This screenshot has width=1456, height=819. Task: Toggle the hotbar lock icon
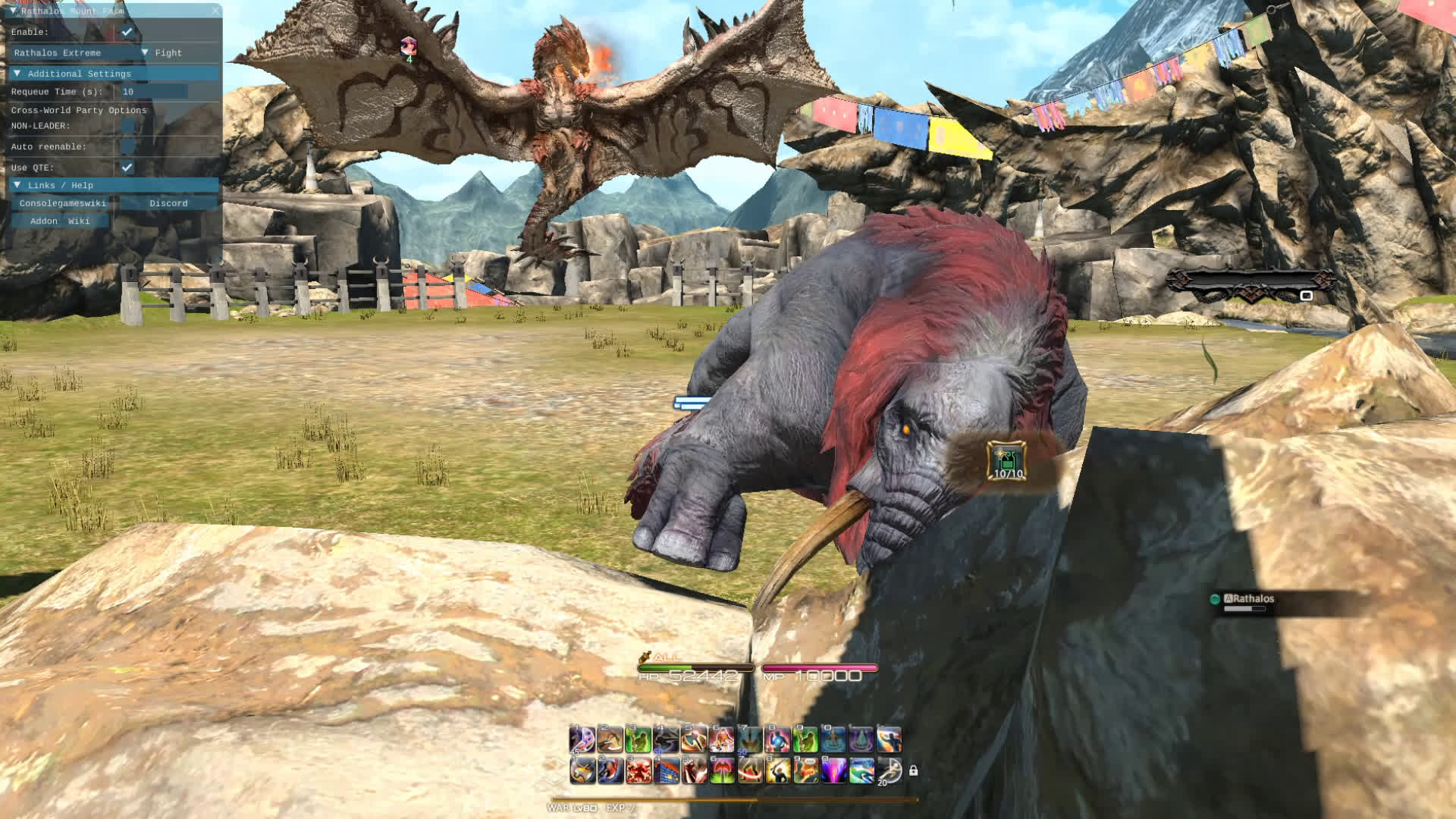913,770
